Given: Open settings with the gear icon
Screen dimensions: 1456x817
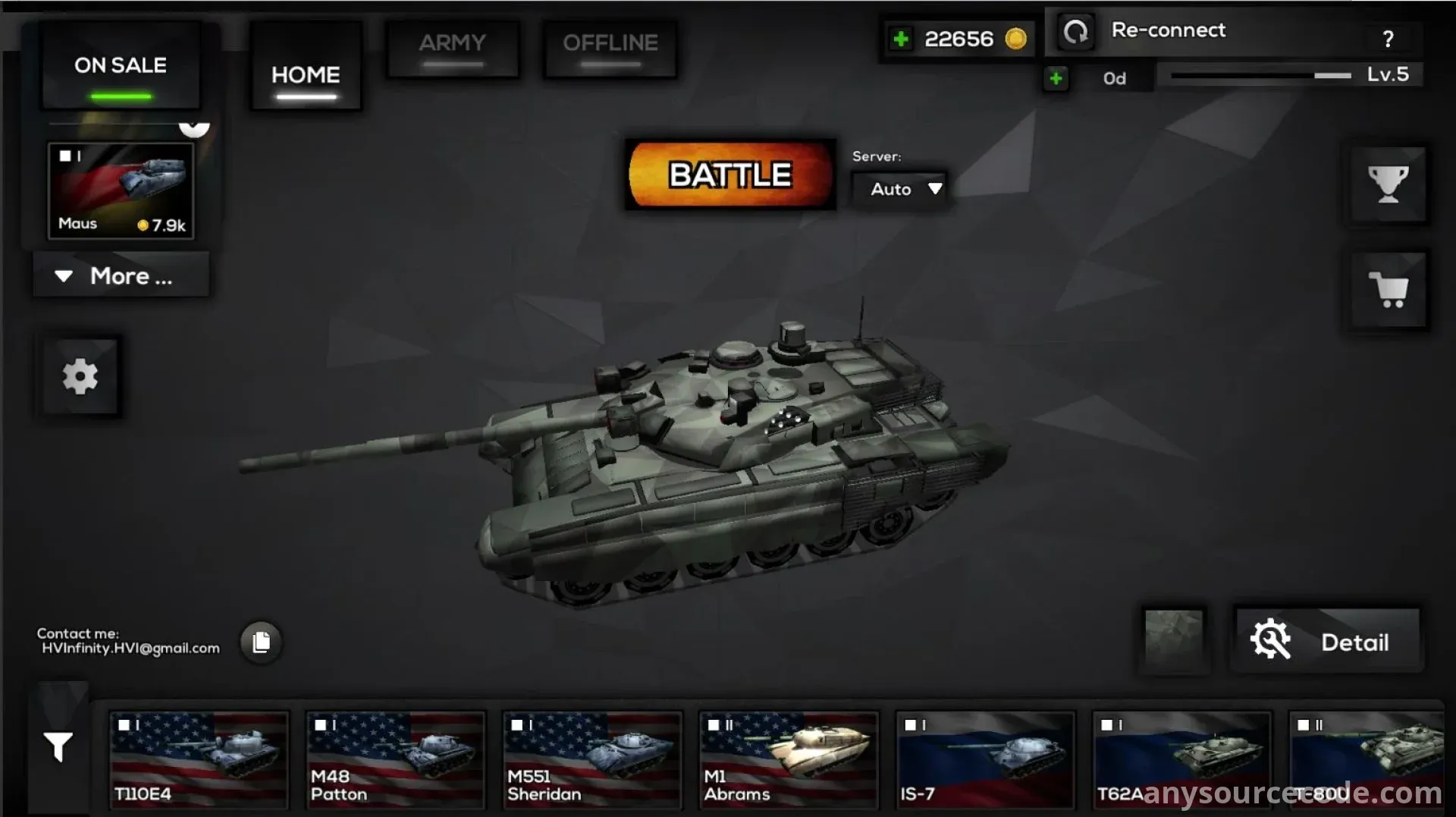Looking at the screenshot, I should (80, 376).
